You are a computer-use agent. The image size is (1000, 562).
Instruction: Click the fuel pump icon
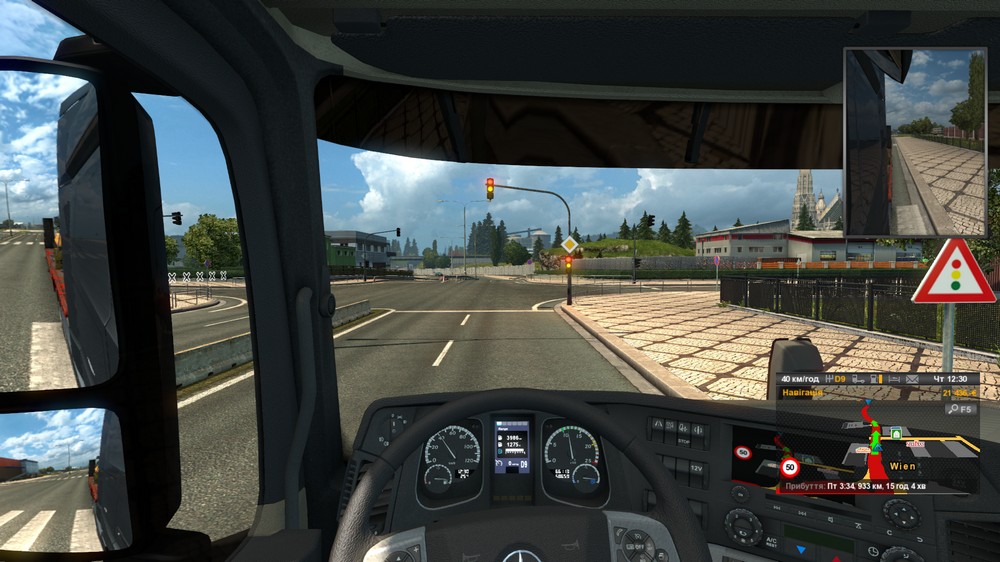873,379
